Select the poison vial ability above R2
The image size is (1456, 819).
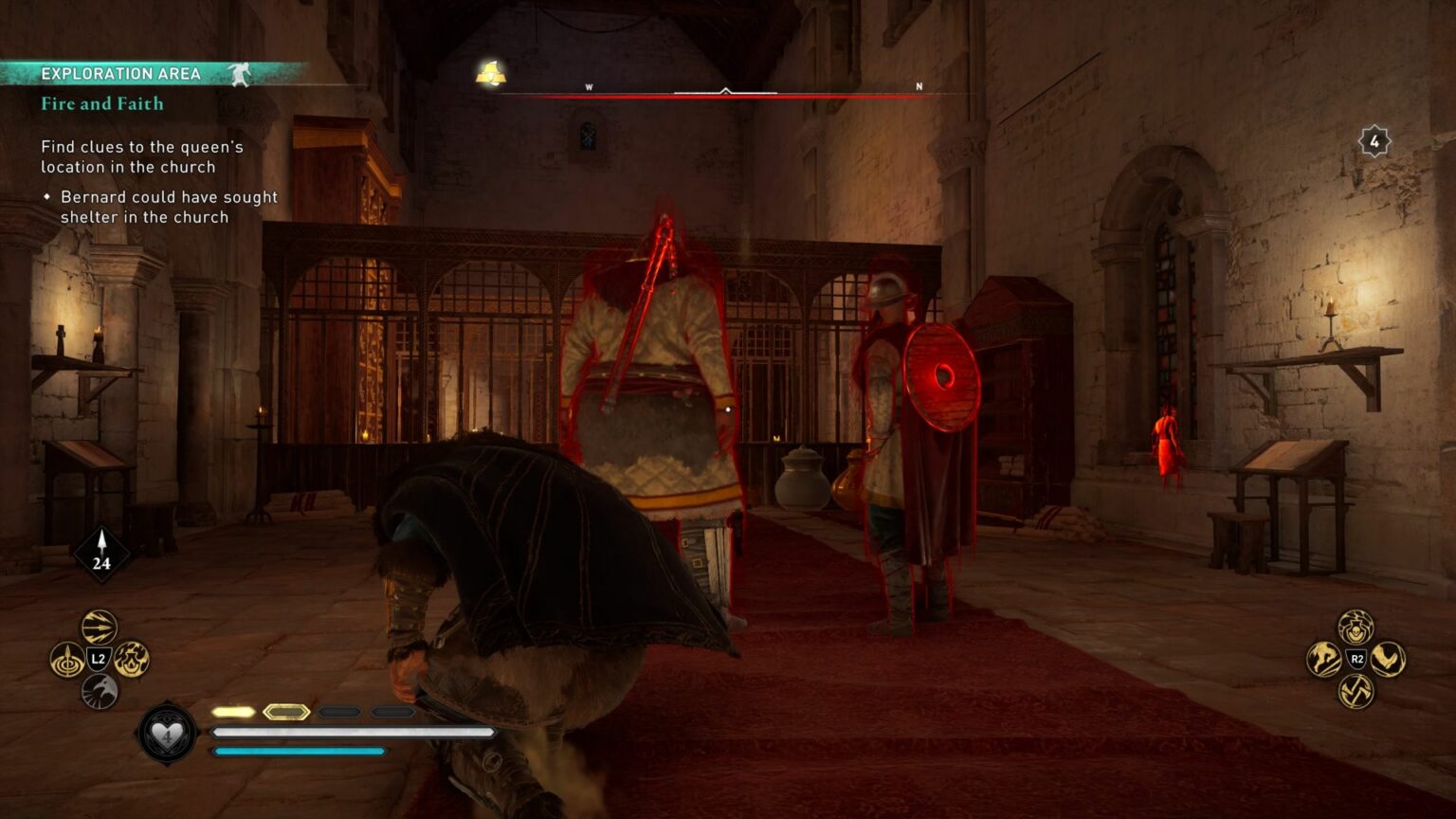tap(1356, 628)
